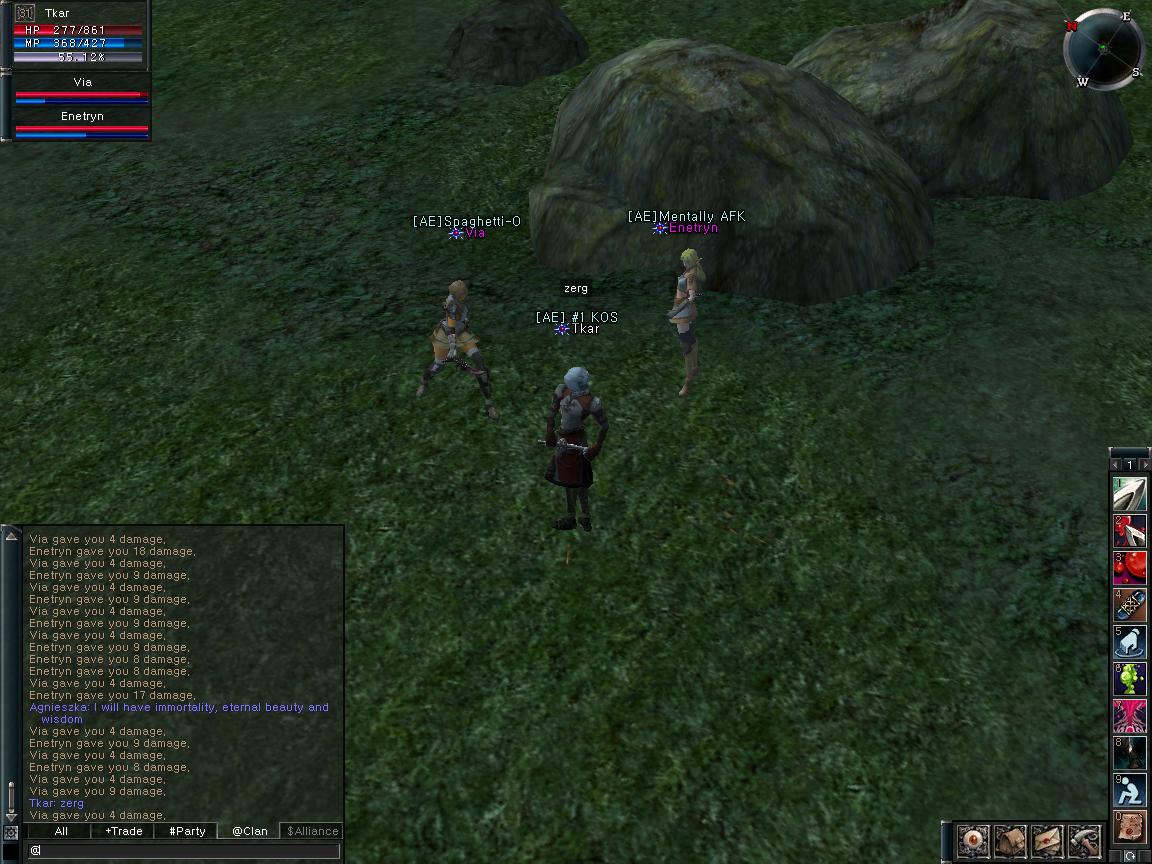Open the +Trade chat tab
Screen dimensions: 1152x864
(124, 831)
